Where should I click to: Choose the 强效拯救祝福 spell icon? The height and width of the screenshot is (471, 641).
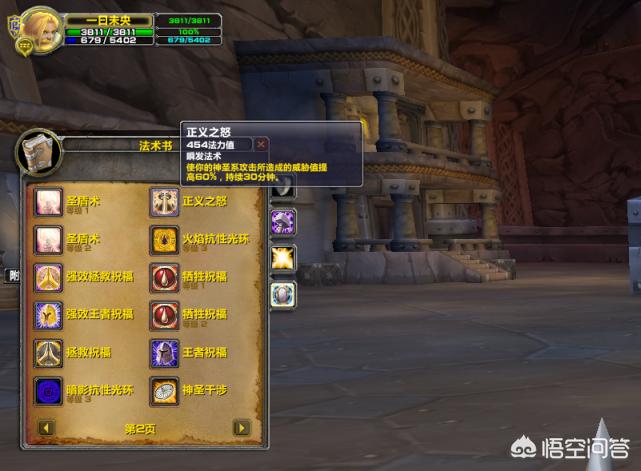[48, 277]
